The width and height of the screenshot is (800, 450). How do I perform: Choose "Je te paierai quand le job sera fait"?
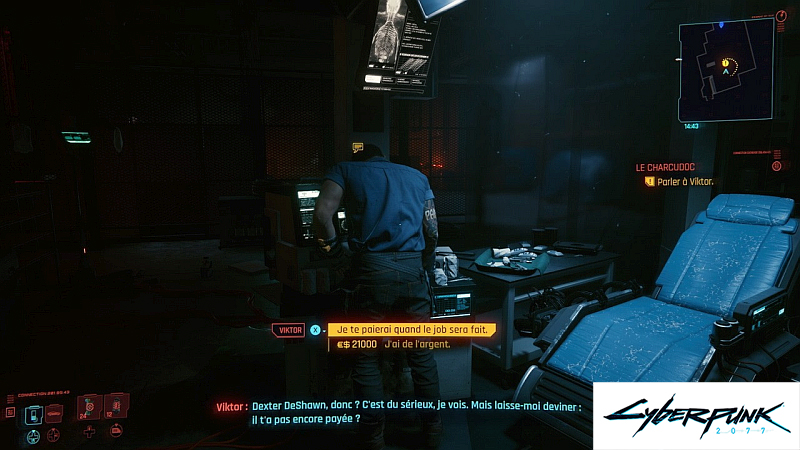[x=410, y=329]
